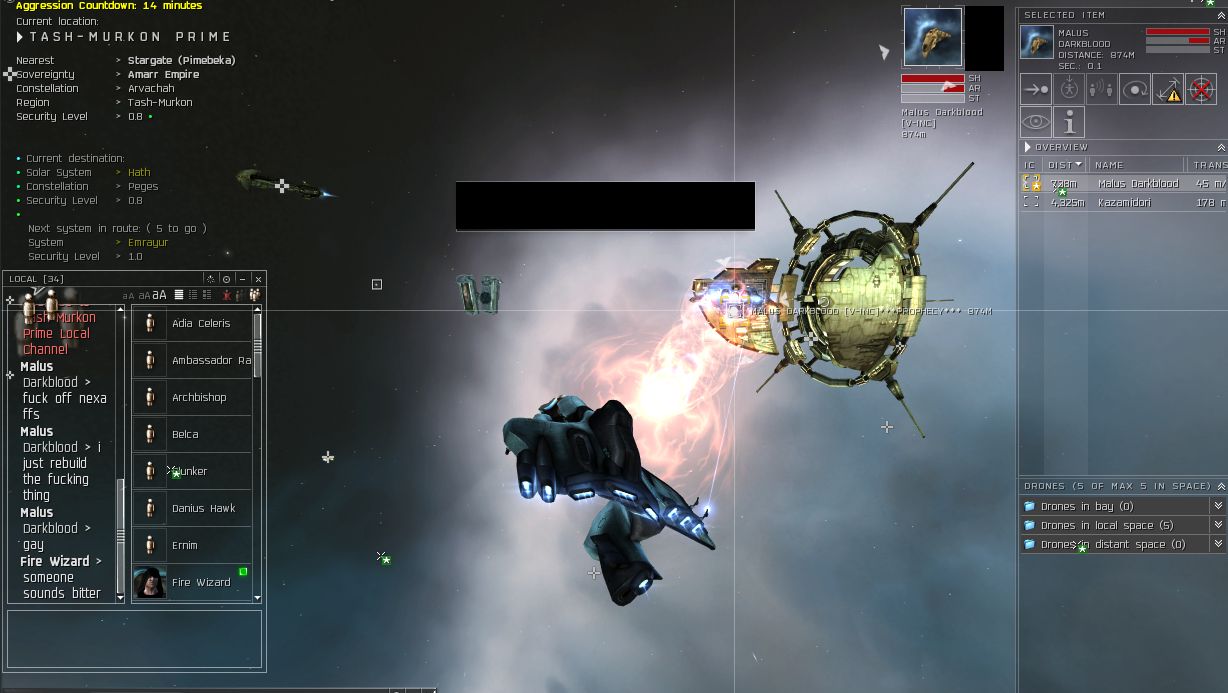
Task: Click the Approach button in Selected Item
Action: coord(1035,89)
